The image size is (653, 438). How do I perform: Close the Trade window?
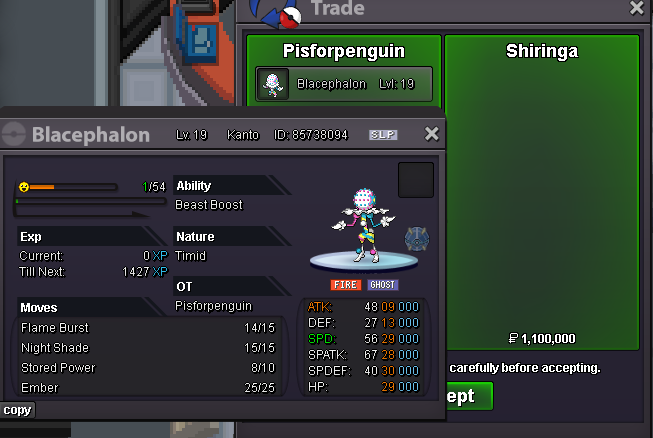[637, 8]
